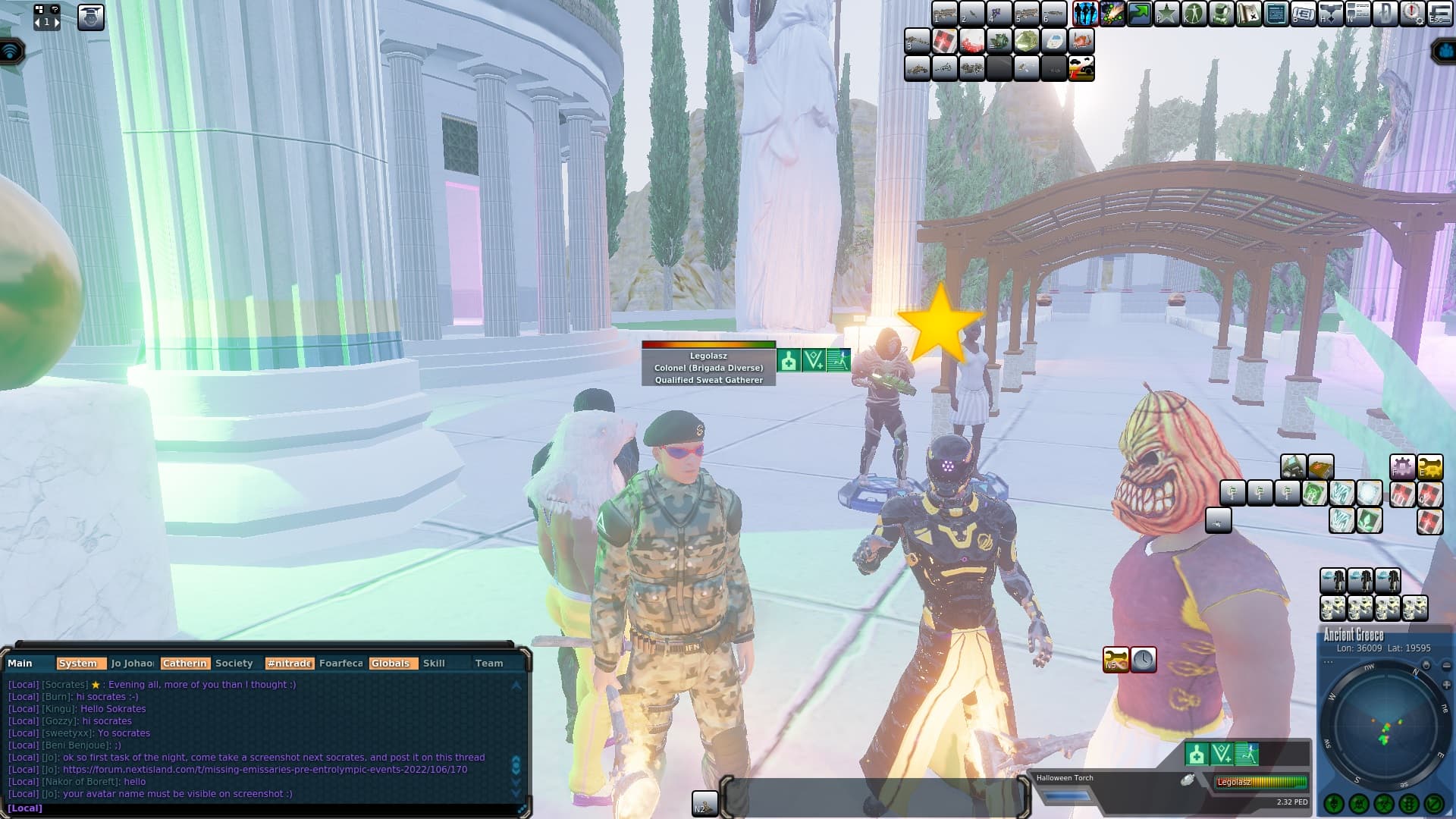
Task: Switch to the Globals chat tab
Action: pyautogui.click(x=391, y=663)
